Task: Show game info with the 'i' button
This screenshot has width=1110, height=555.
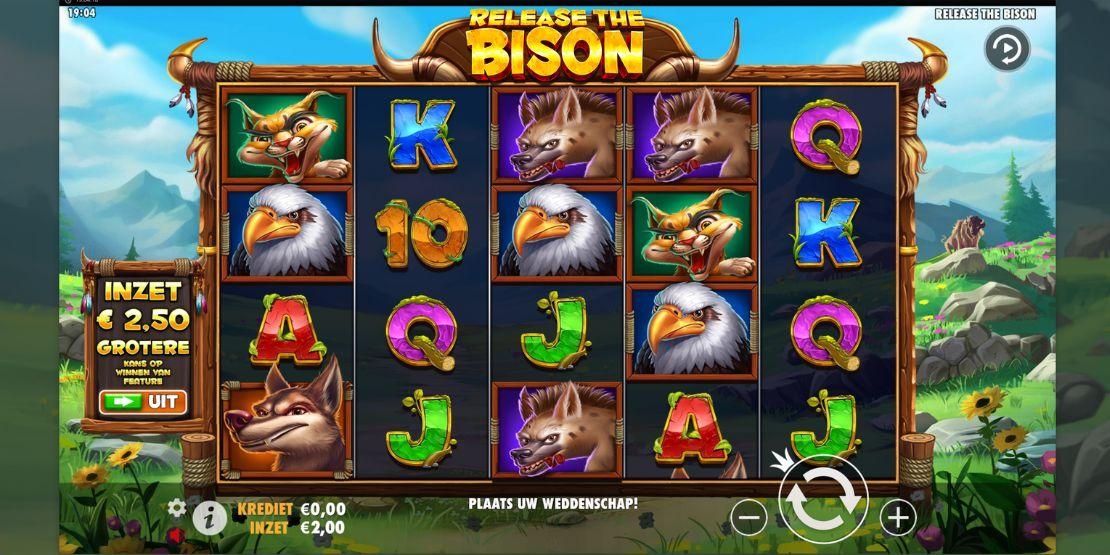Action: click(209, 516)
